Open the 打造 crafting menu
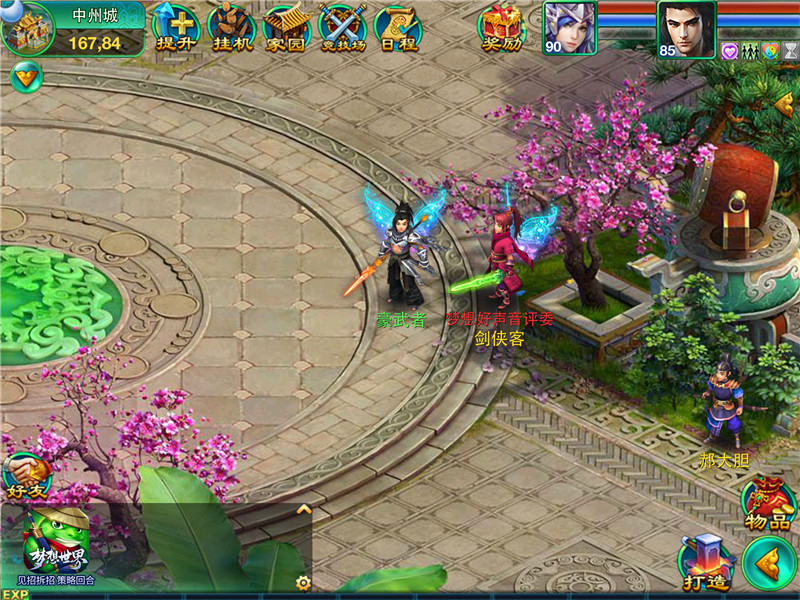Image resolution: width=800 pixels, height=600 pixels. pos(704,563)
